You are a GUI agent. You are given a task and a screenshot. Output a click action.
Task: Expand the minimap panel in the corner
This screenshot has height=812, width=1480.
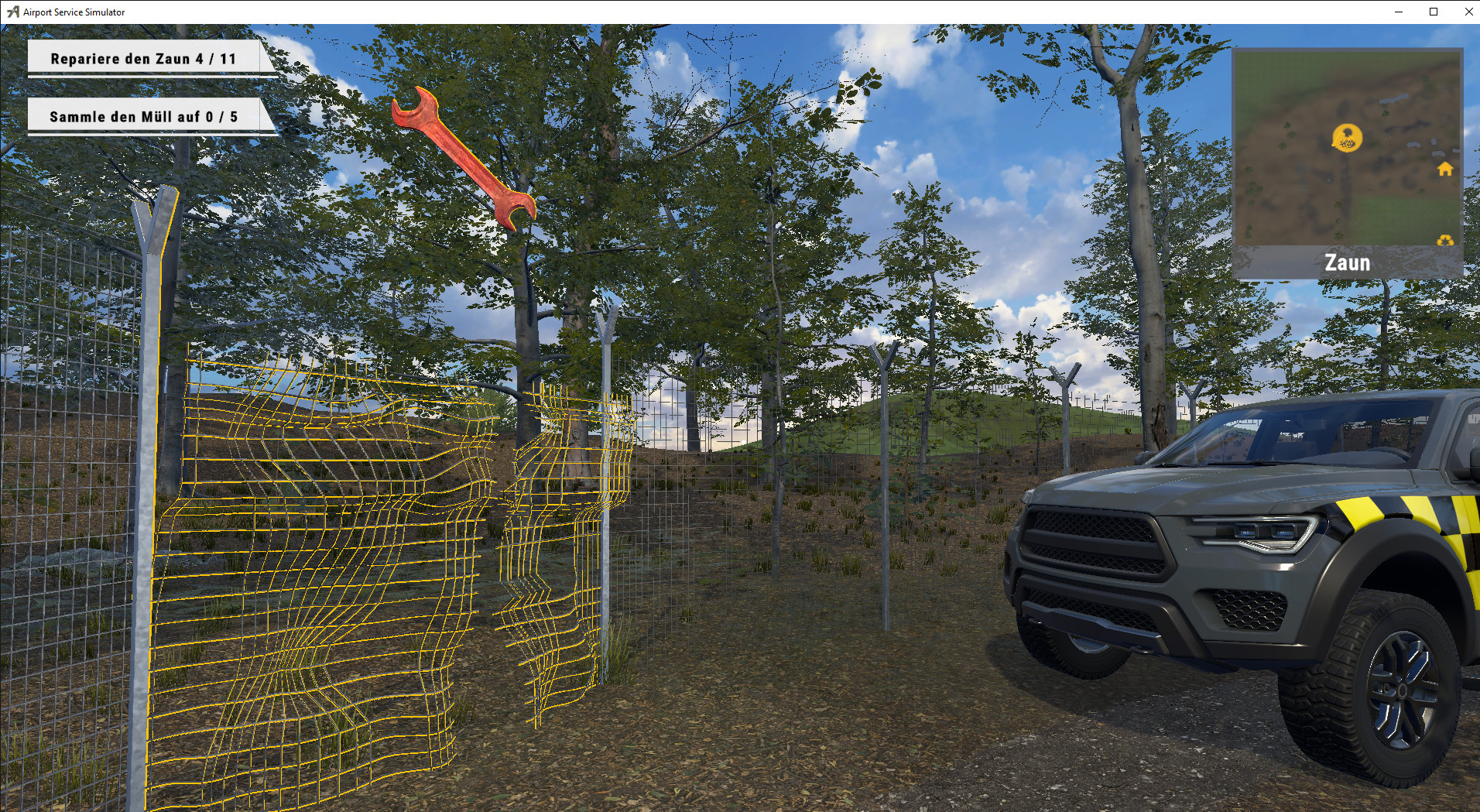point(1348,147)
